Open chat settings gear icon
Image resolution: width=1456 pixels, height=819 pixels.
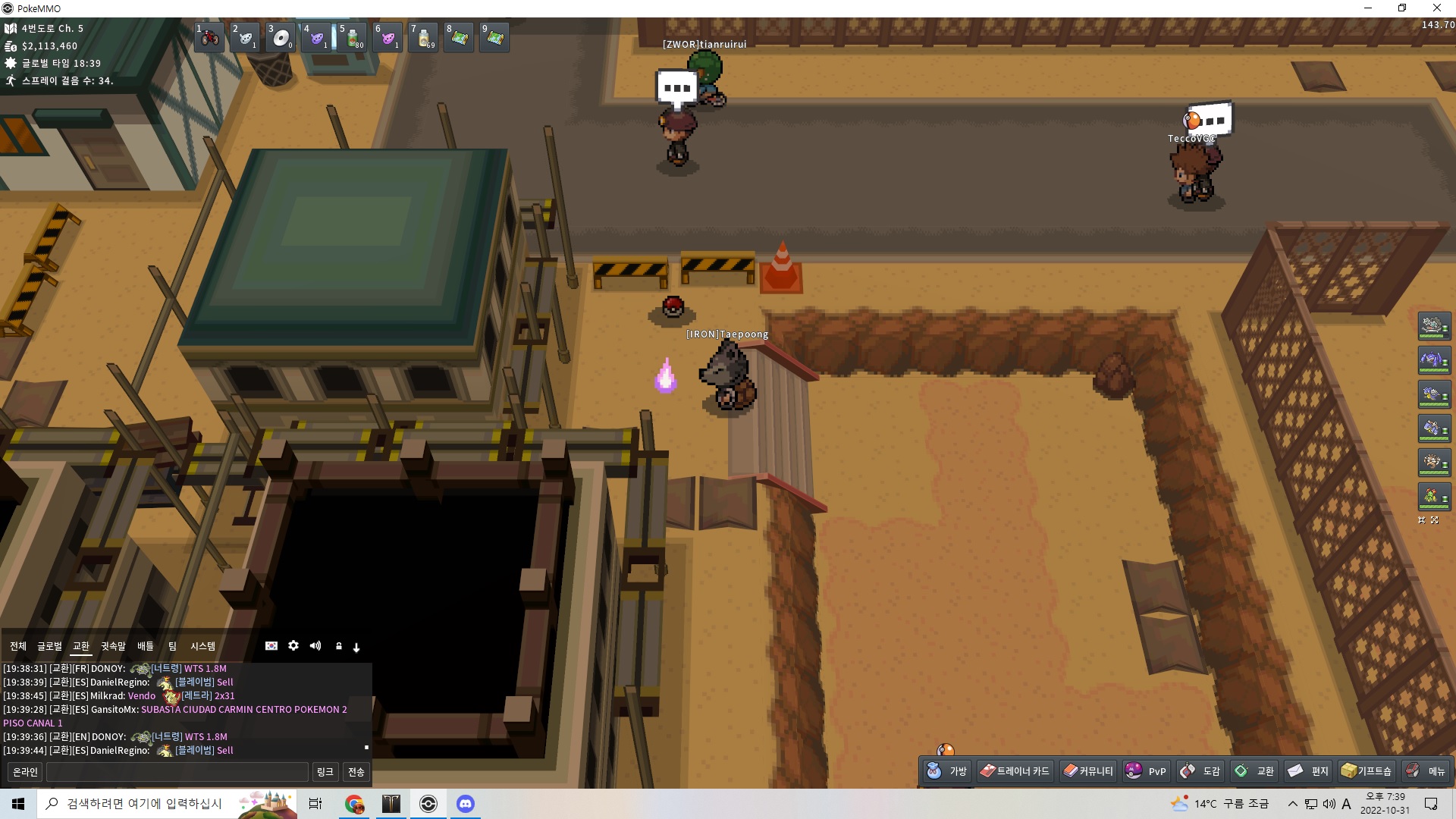(x=293, y=646)
